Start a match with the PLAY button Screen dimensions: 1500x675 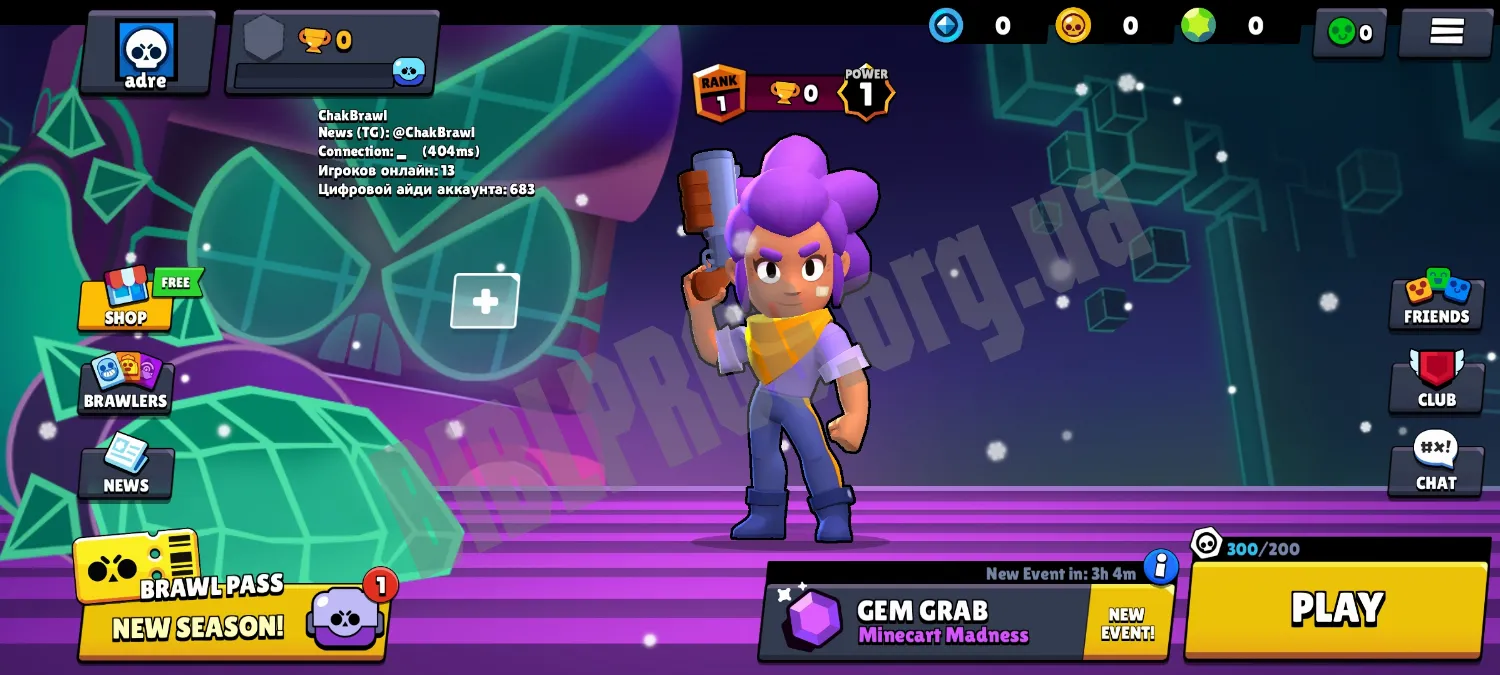tap(1336, 608)
